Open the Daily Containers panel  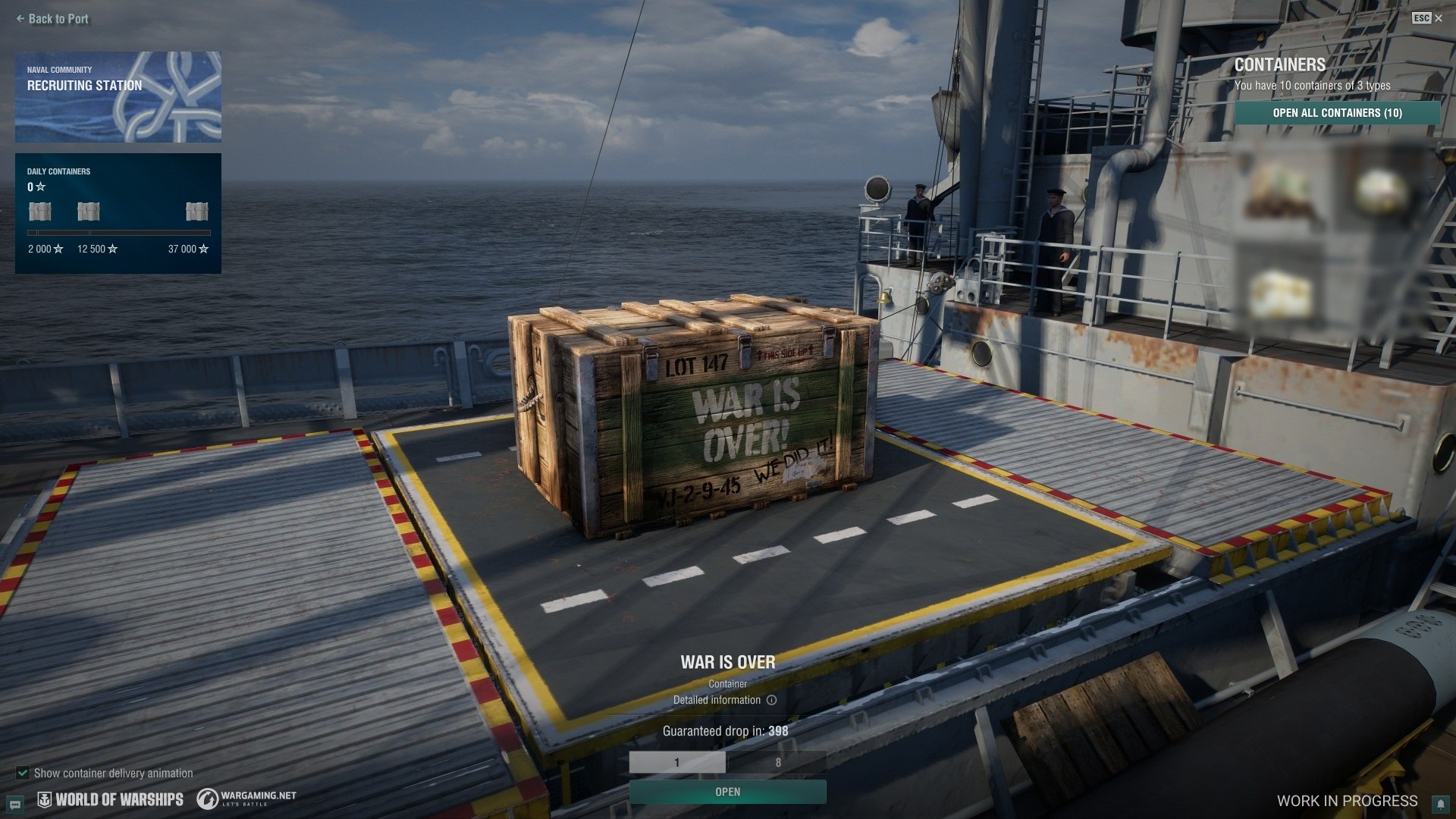[x=118, y=213]
